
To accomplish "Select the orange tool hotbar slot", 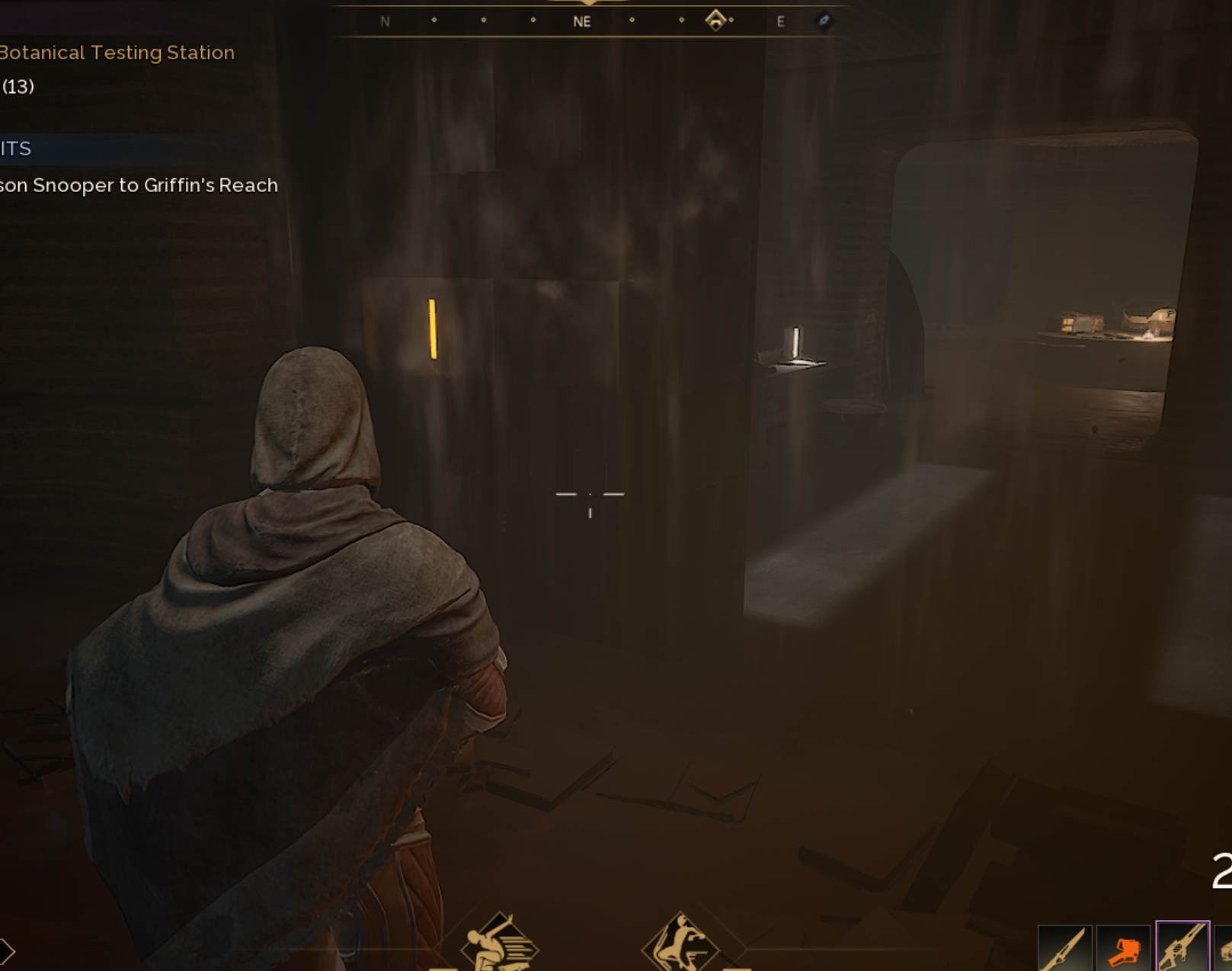I will 1123,949.
